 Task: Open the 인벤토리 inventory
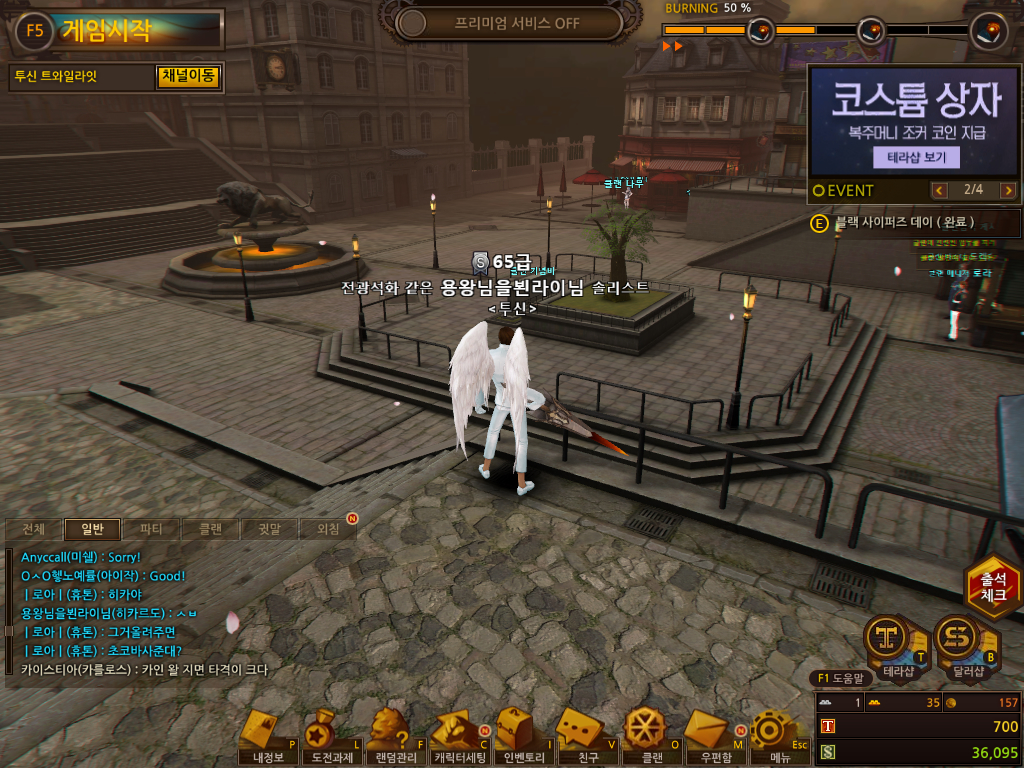(x=522, y=738)
